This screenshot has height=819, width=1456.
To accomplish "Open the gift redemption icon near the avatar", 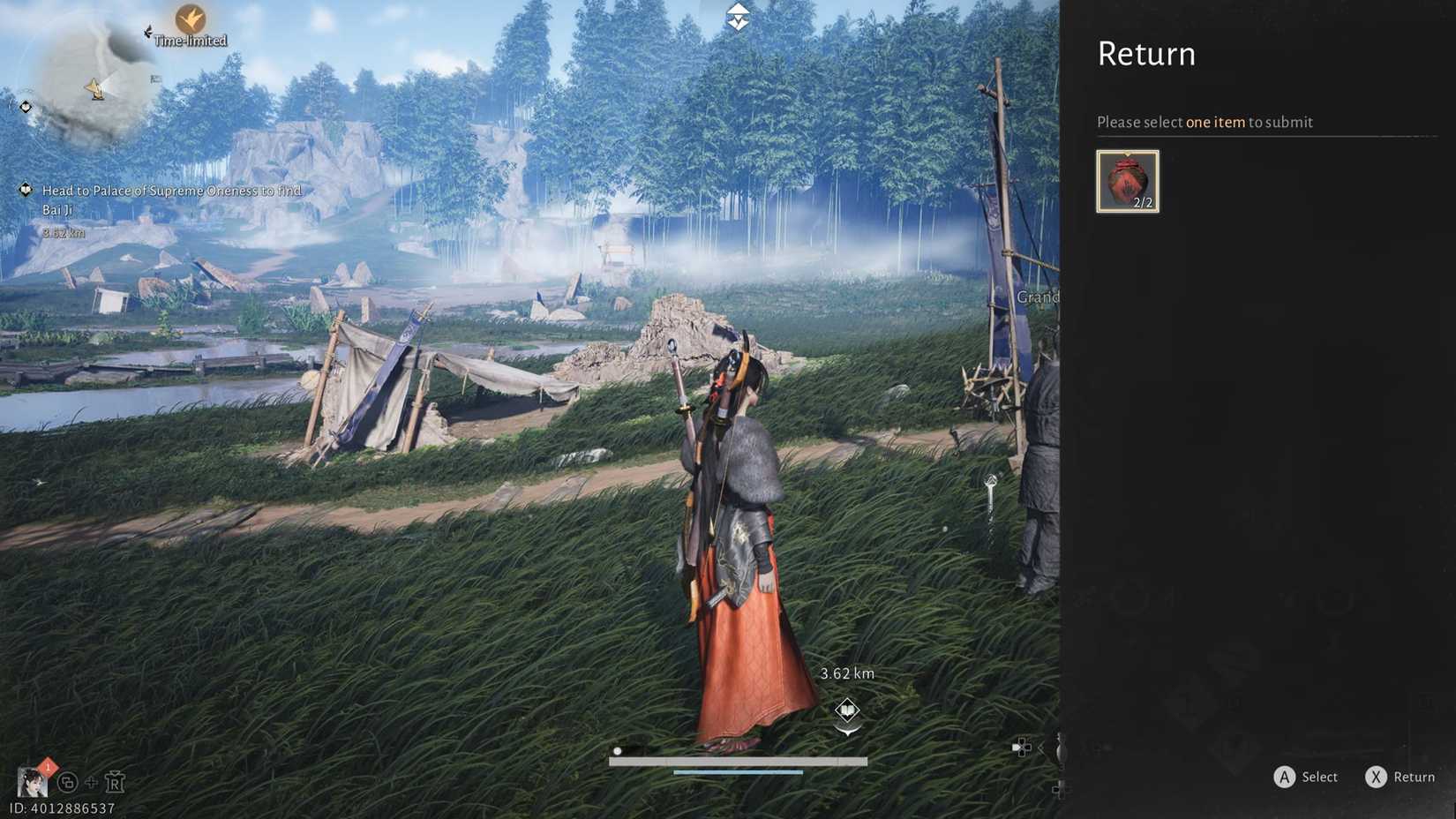I will pos(115,781).
